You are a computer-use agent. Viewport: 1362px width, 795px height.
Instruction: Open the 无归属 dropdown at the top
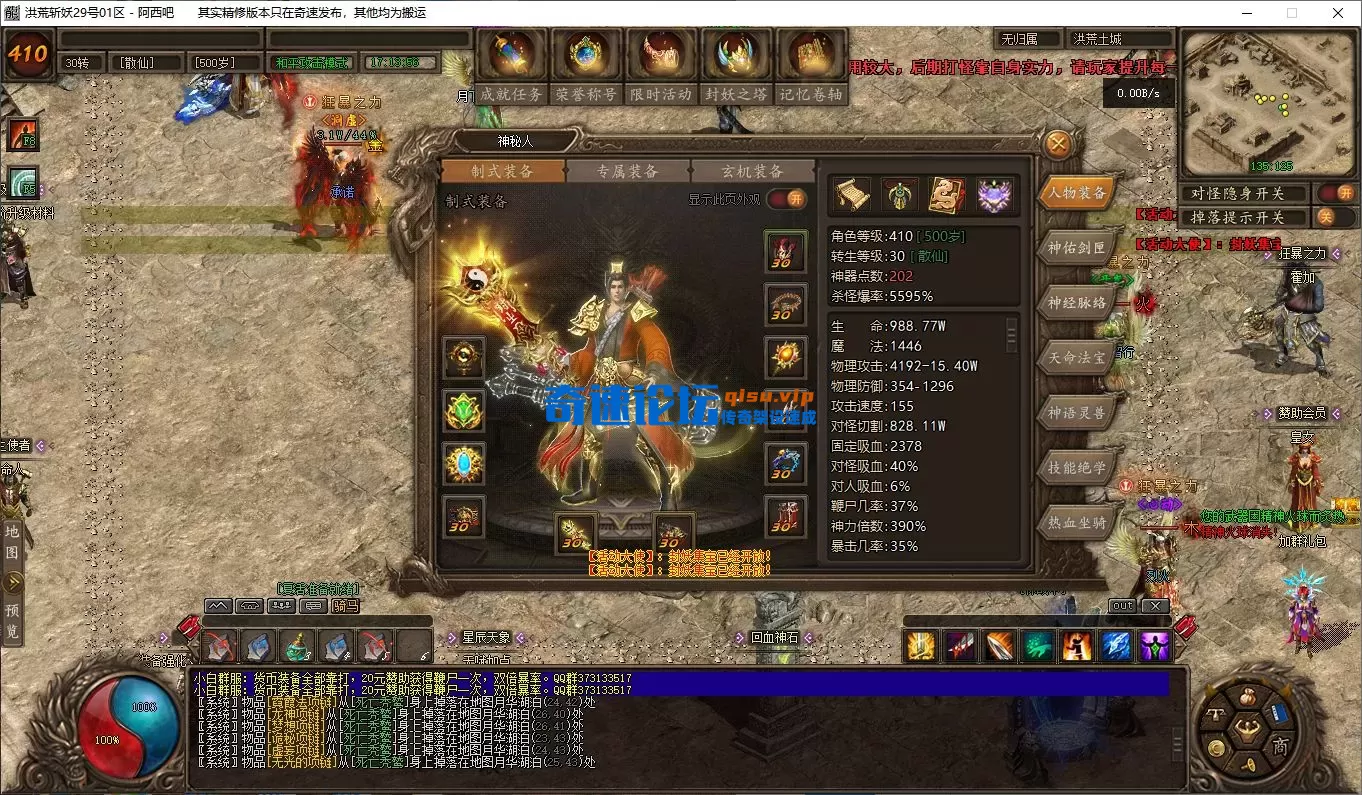tap(1027, 37)
